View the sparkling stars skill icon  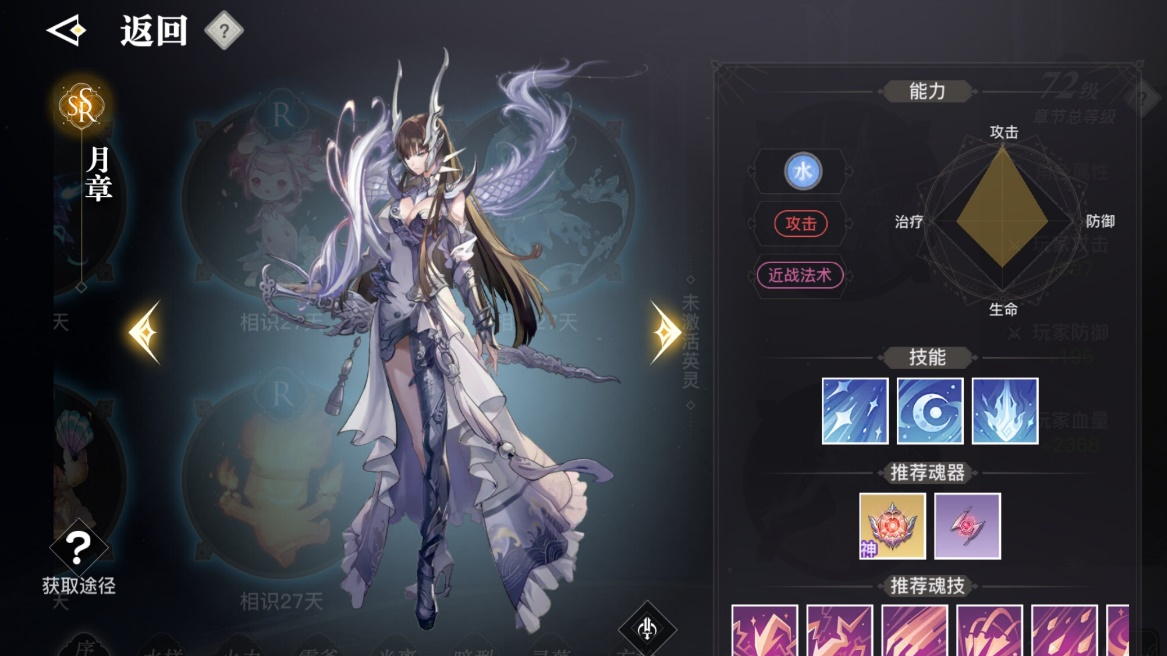(x=855, y=411)
